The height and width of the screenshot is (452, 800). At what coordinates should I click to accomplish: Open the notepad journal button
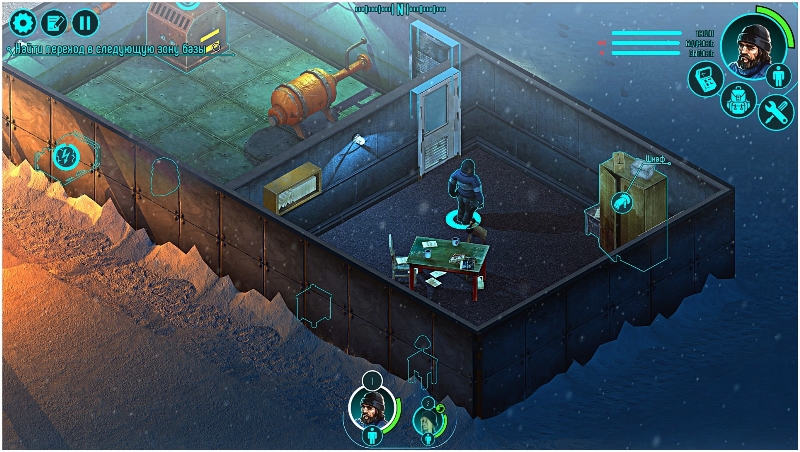tap(53, 21)
